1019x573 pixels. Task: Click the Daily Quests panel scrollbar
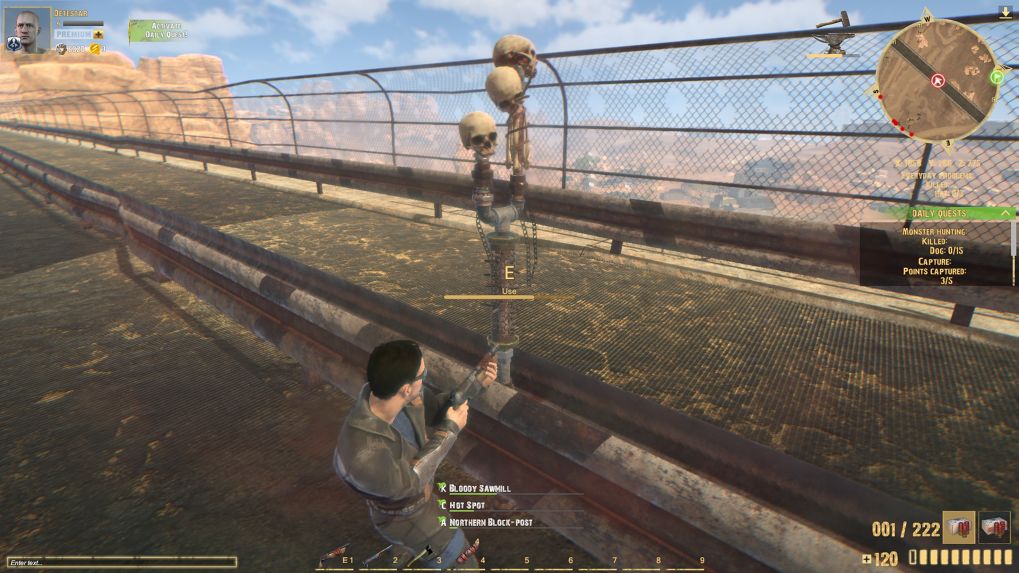[1014, 245]
